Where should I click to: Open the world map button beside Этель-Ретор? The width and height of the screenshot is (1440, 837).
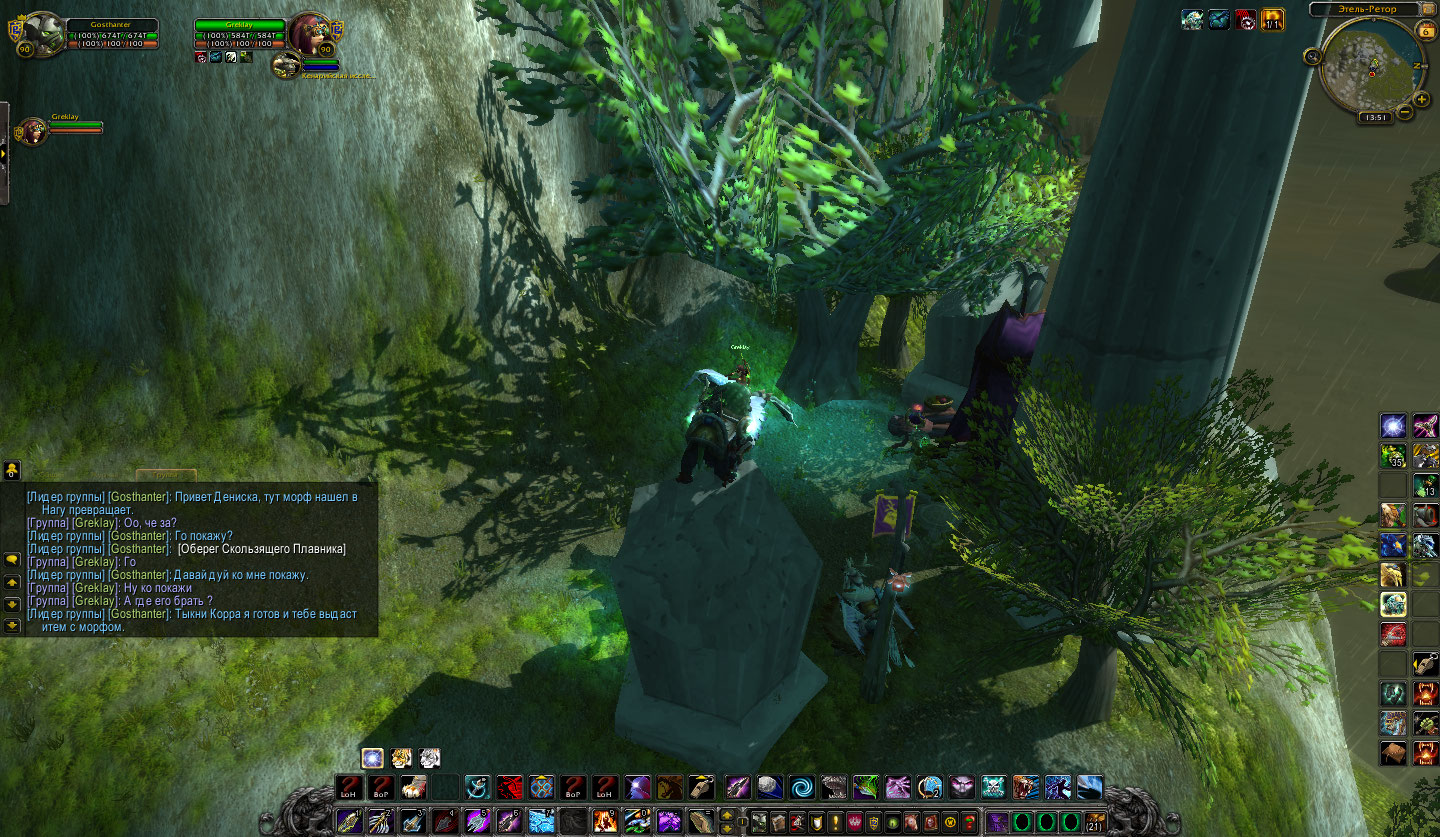1429,9
